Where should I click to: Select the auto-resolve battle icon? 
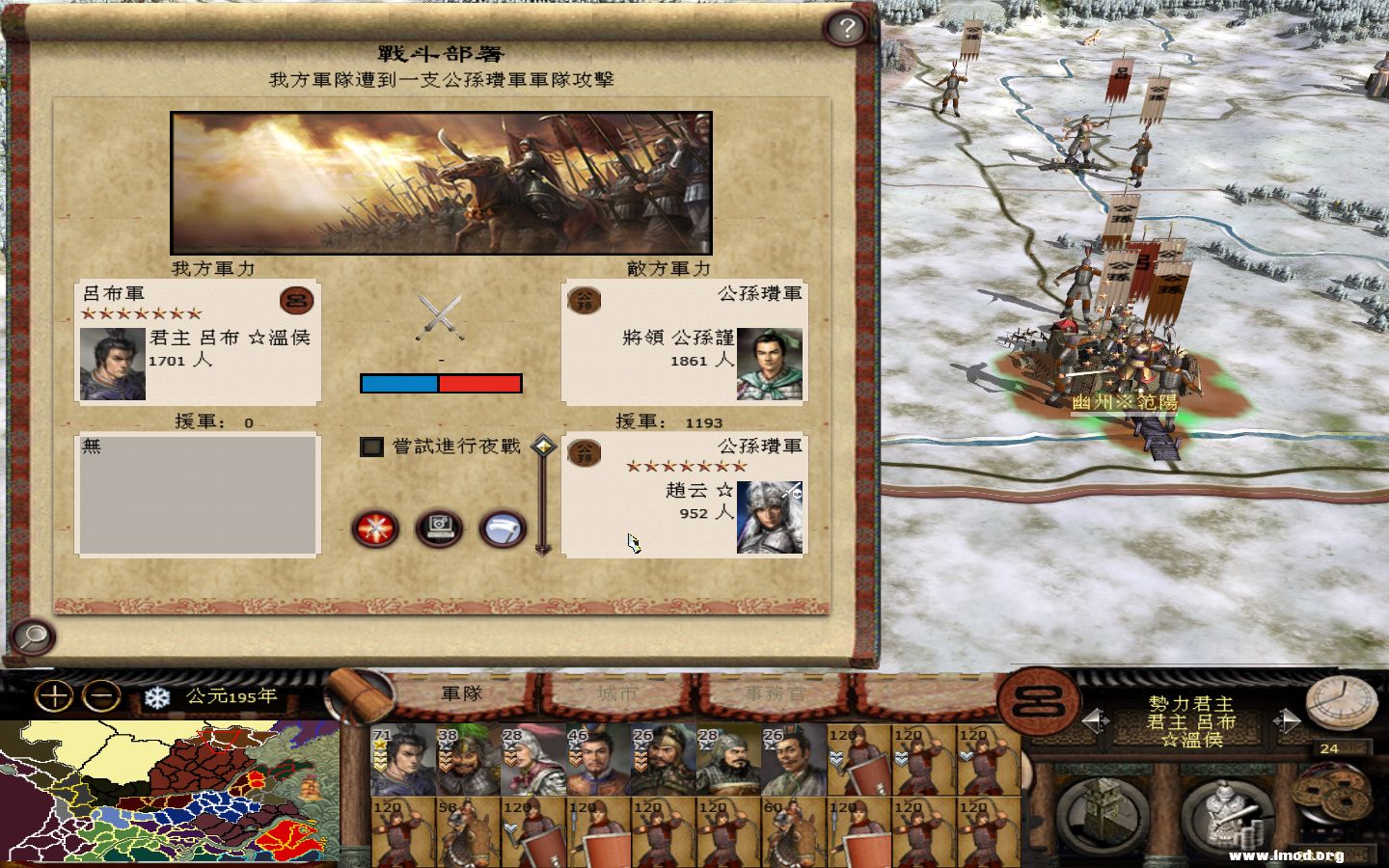tap(374, 529)
